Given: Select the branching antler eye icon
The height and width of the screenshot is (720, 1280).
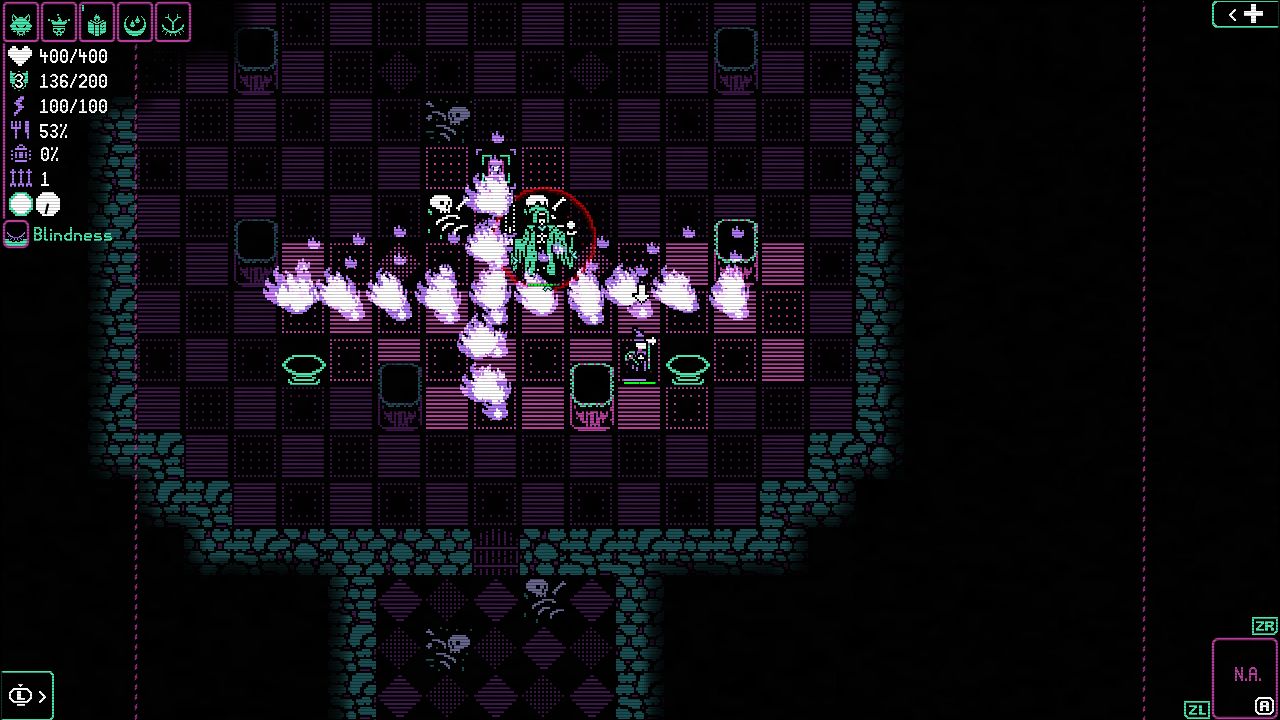Looking at the screenshot, I should coord(173,22).
